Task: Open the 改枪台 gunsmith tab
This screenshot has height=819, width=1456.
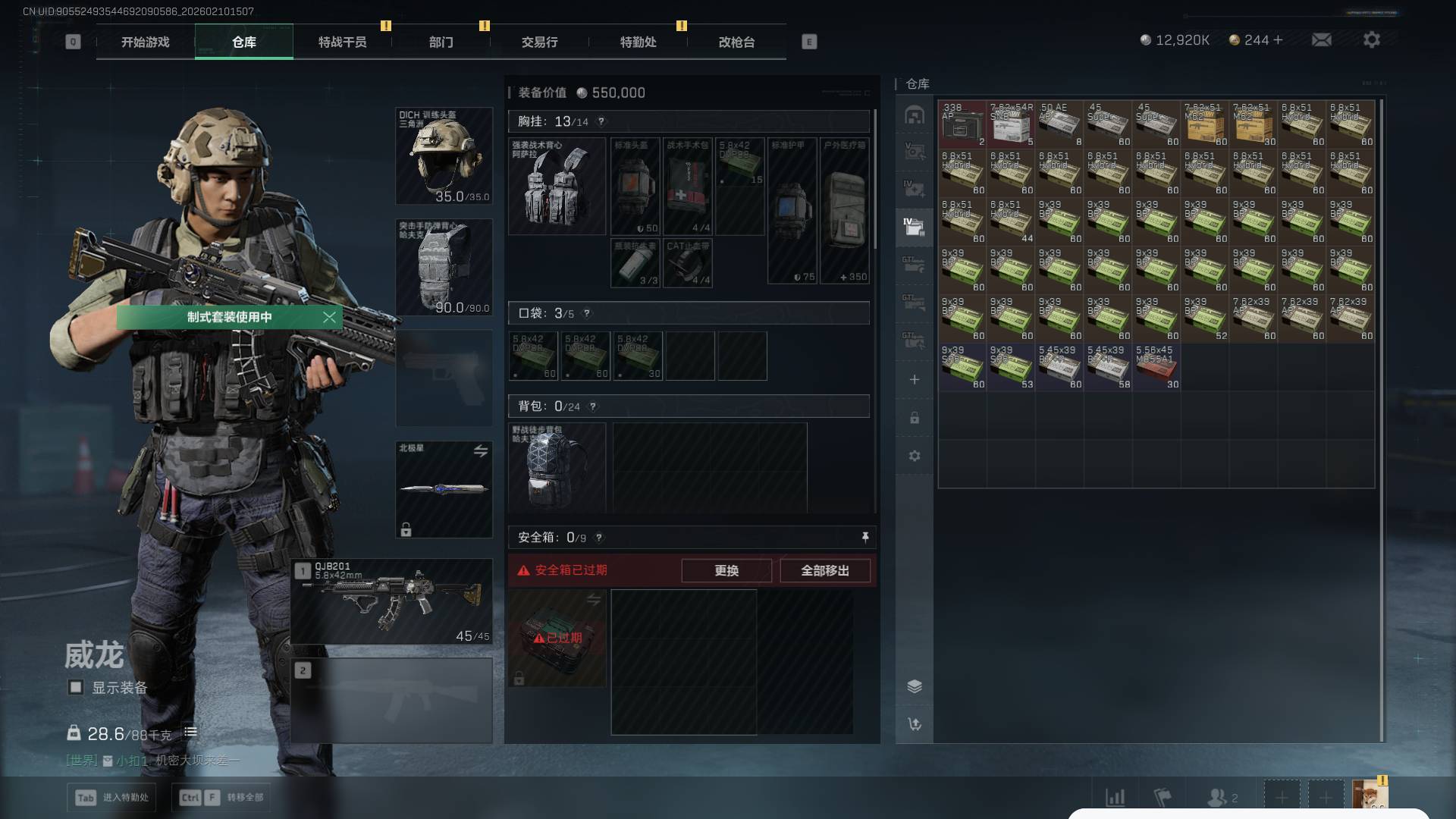Action: pyautogui.click(x=736, y=42)
